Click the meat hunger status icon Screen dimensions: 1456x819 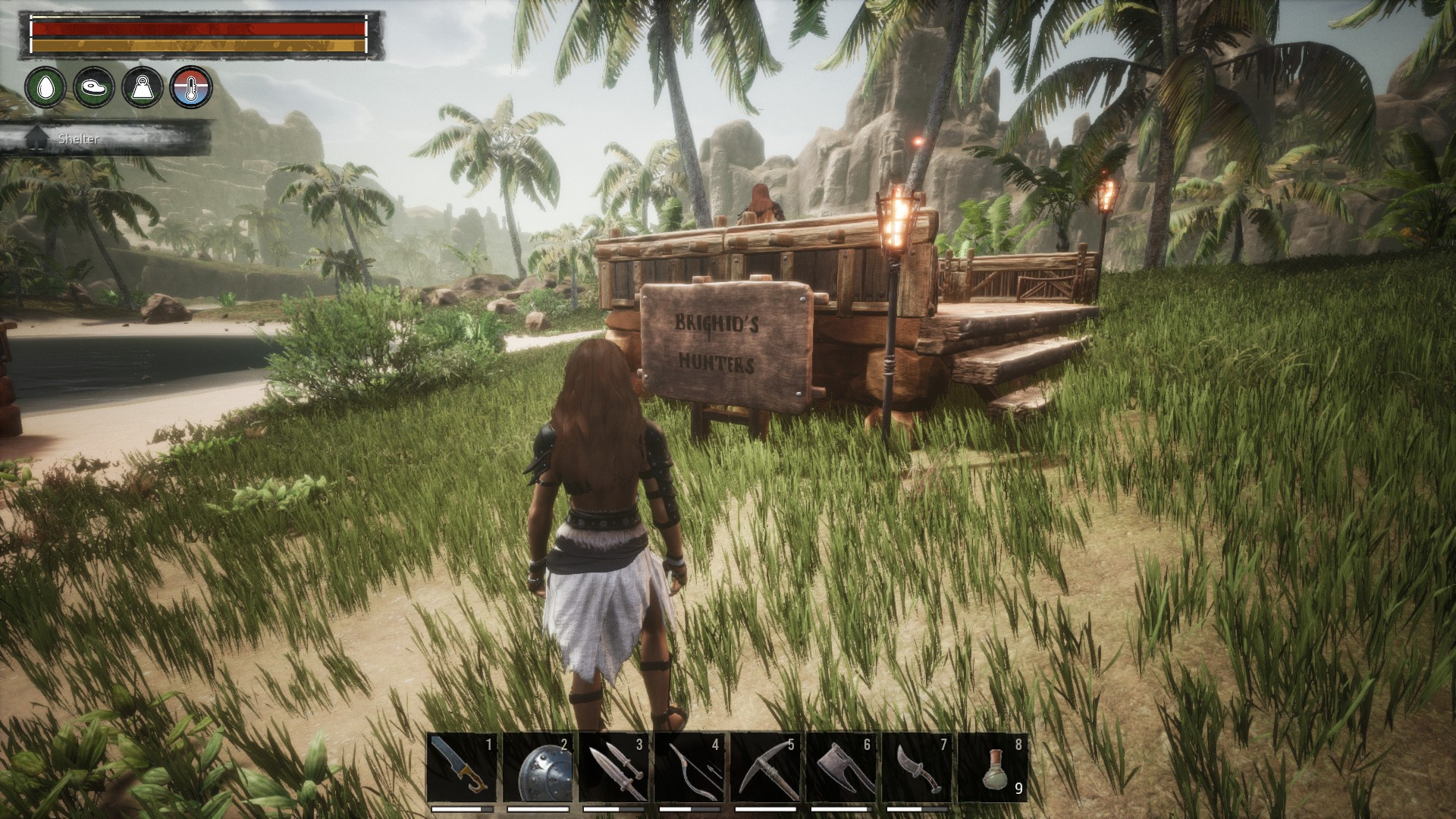point(94,87)
